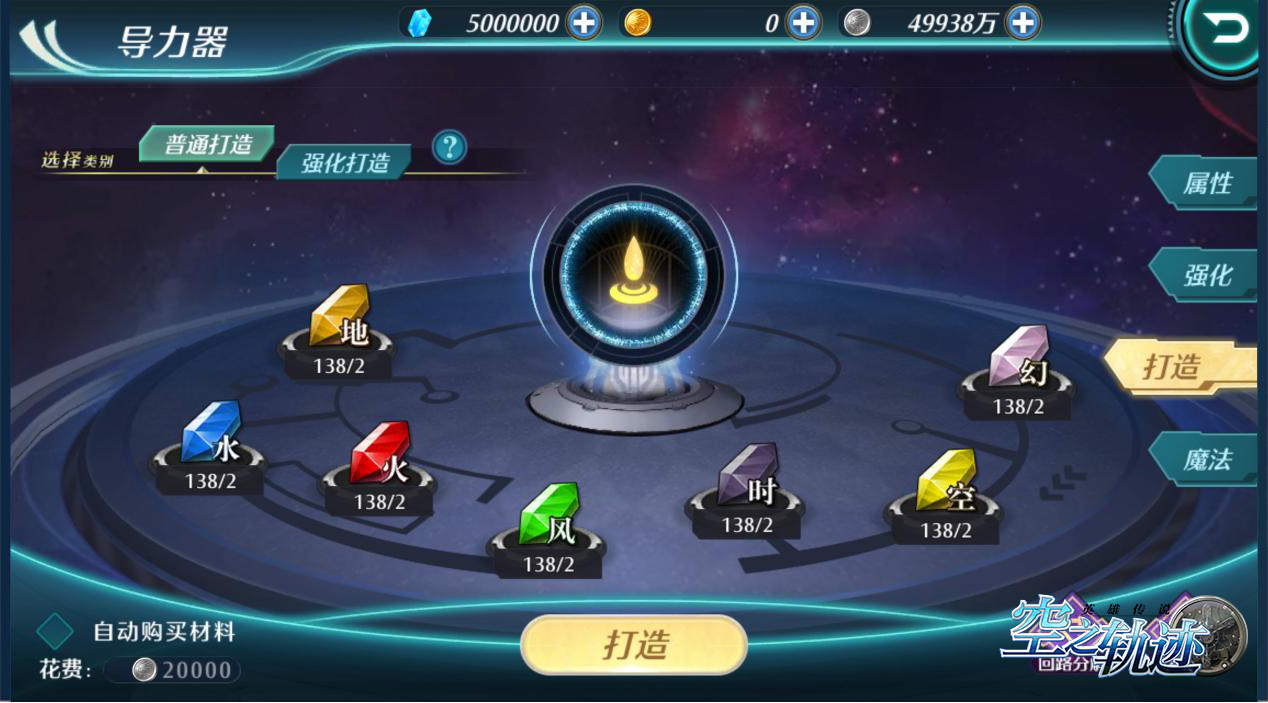The width and height of the screenshot is (1268, 703).
Task: Add more blue crystal currency
Action: [x=584, y=22]
